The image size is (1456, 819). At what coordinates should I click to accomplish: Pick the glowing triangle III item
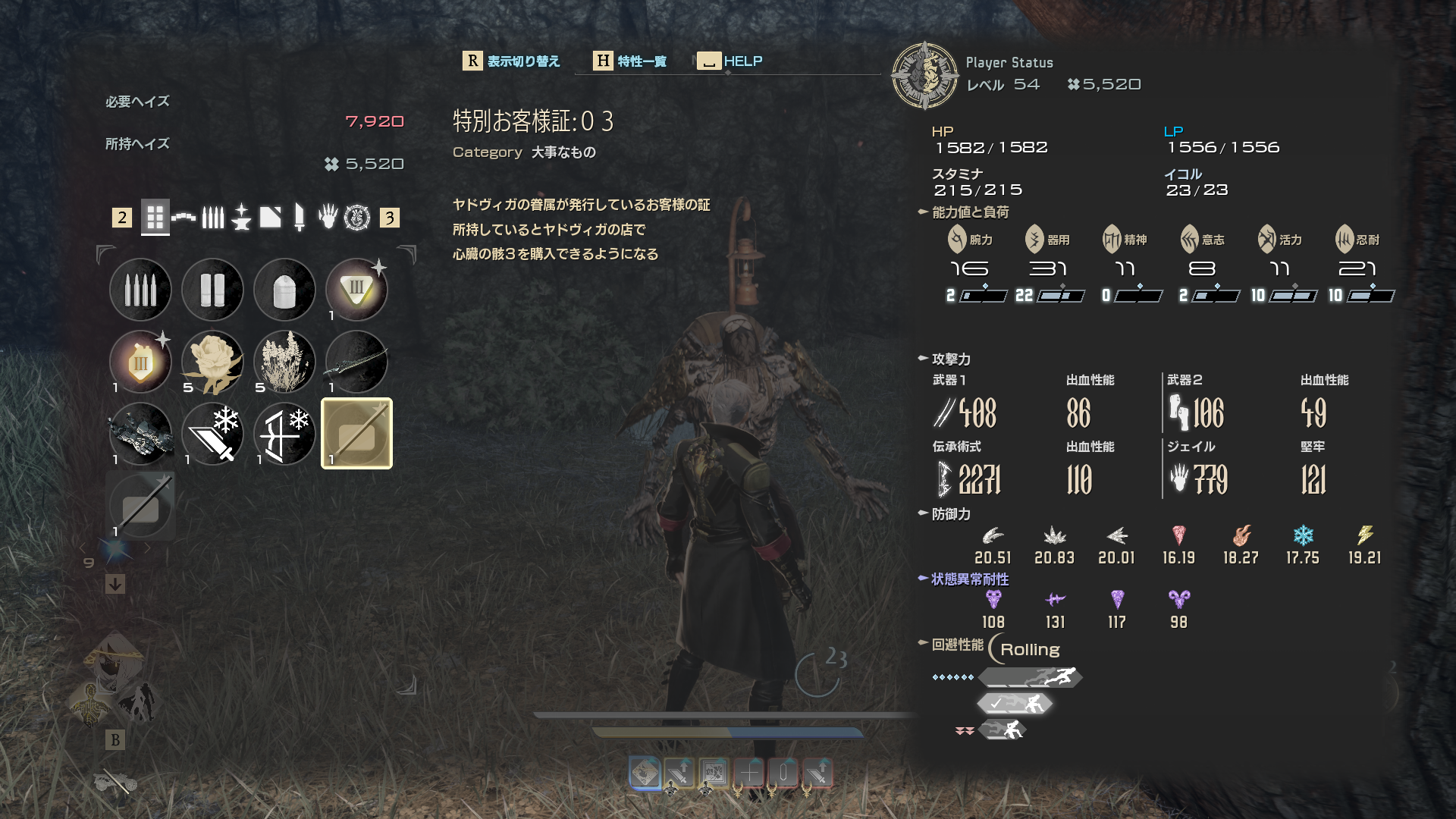click(x=356, y=290)
